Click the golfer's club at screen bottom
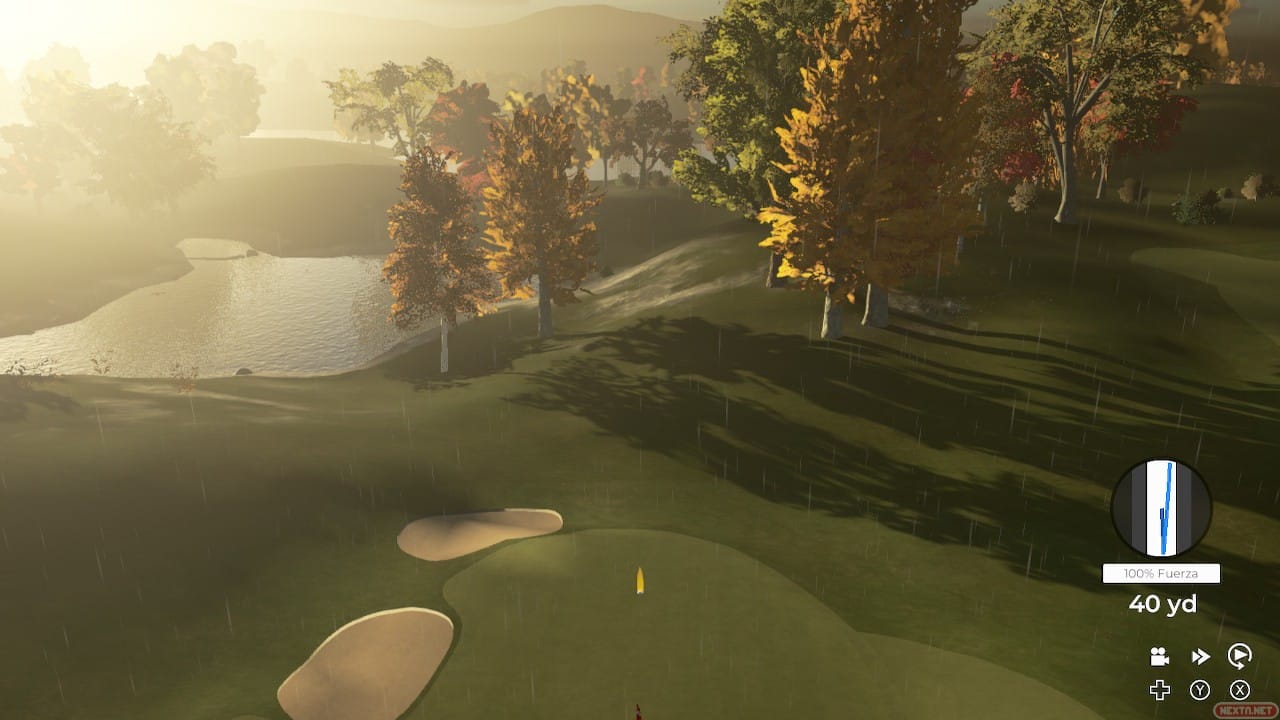The image size is (1280, 720). click(636, 712)
